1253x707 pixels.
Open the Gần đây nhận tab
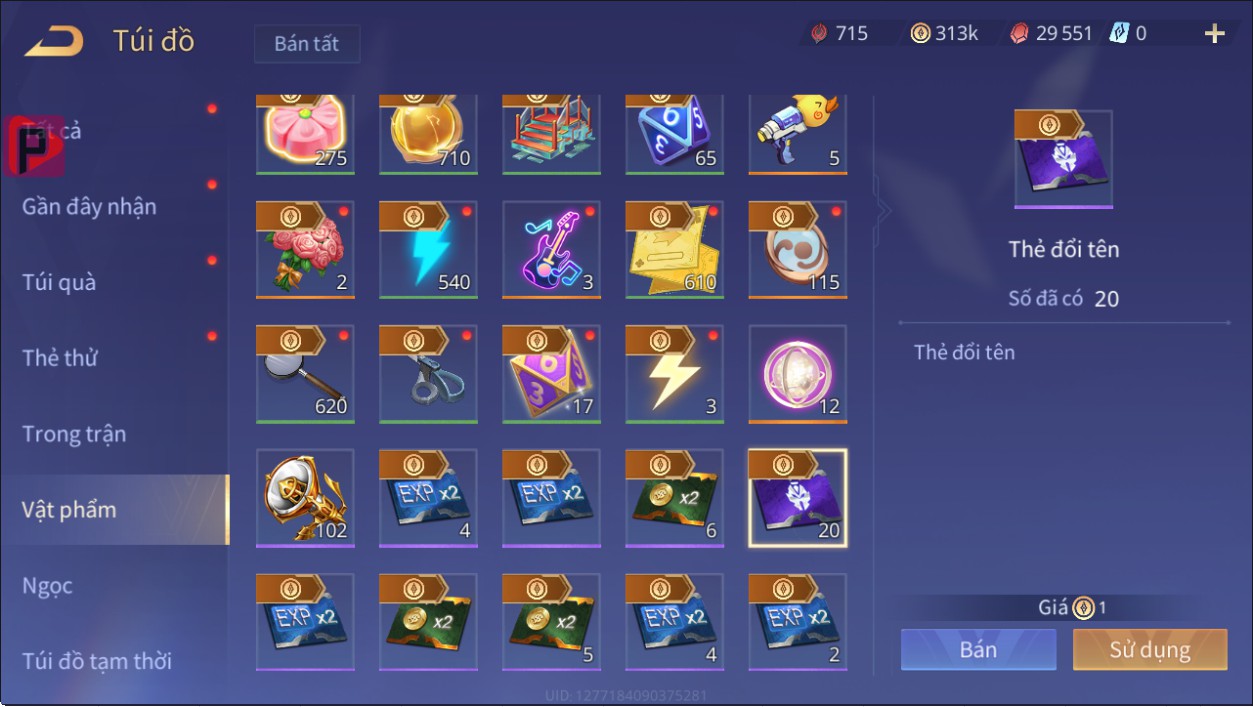tap(90, 207)
